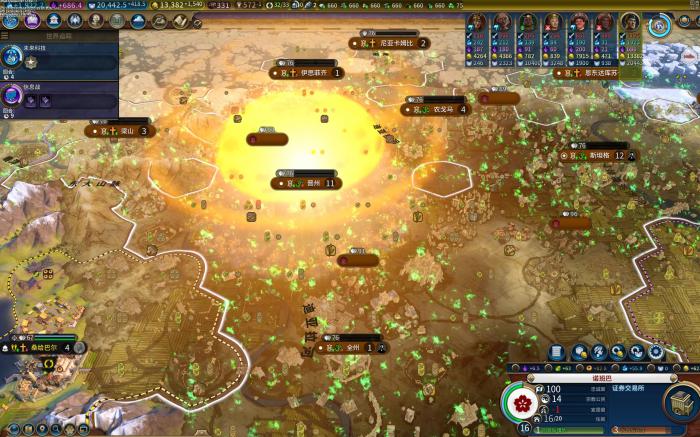
Task: Open the civics tree button
Action: 31,20
